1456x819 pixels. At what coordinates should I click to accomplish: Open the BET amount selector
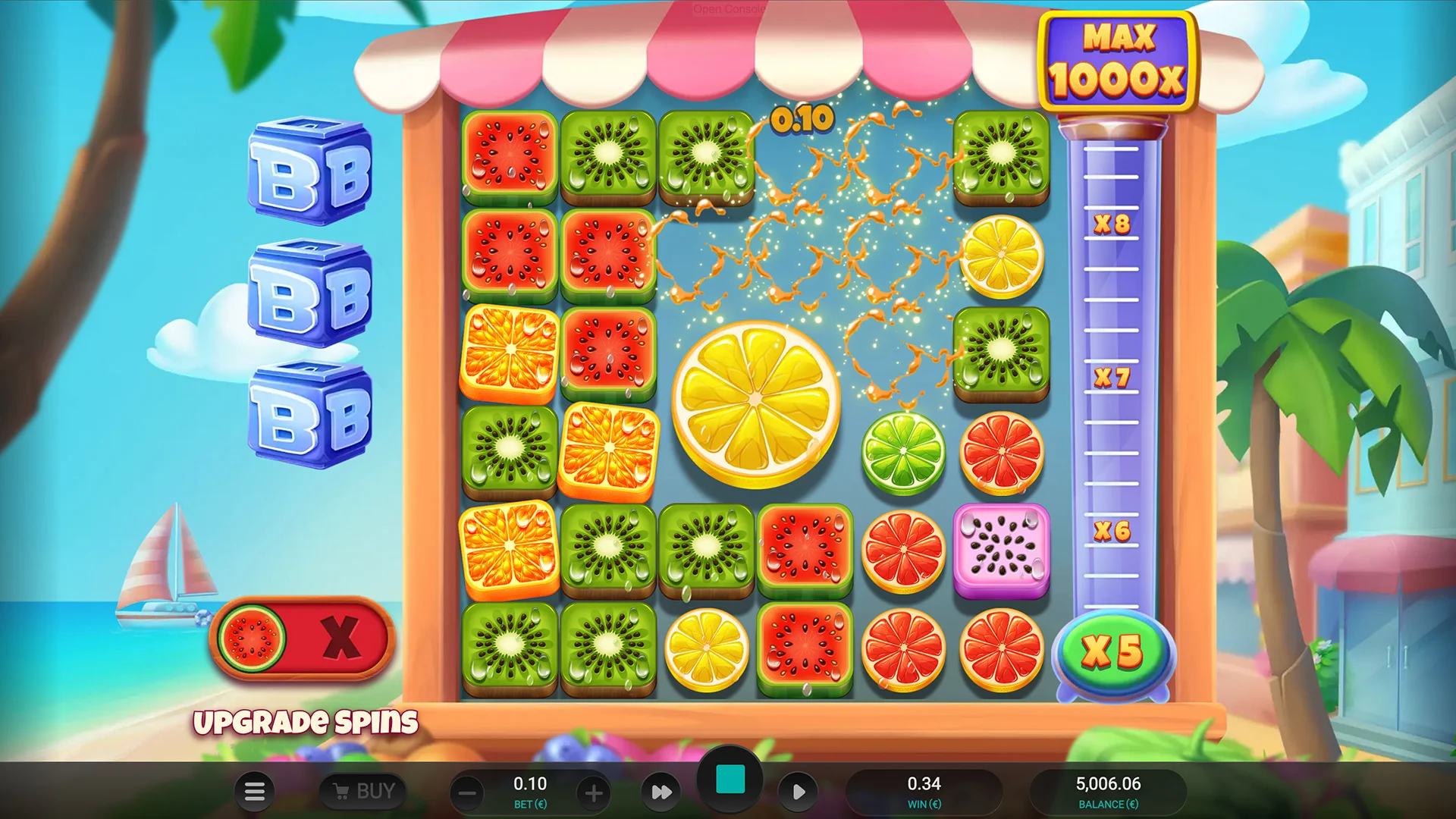coord(529,792)
